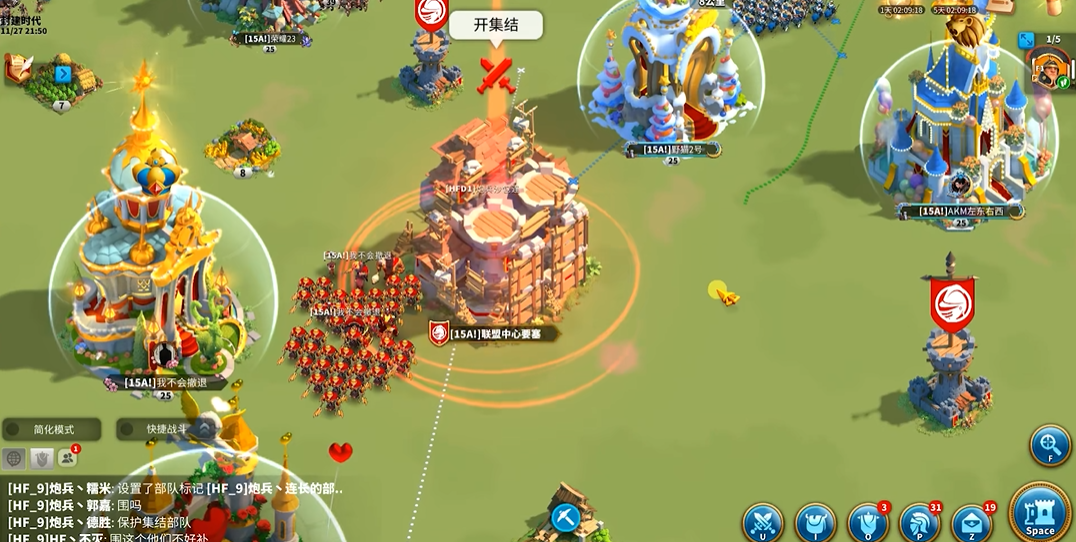The image size is (1076, 542).
Task: Click the blue pickaxe gathering icon
Action: point(565,517)
